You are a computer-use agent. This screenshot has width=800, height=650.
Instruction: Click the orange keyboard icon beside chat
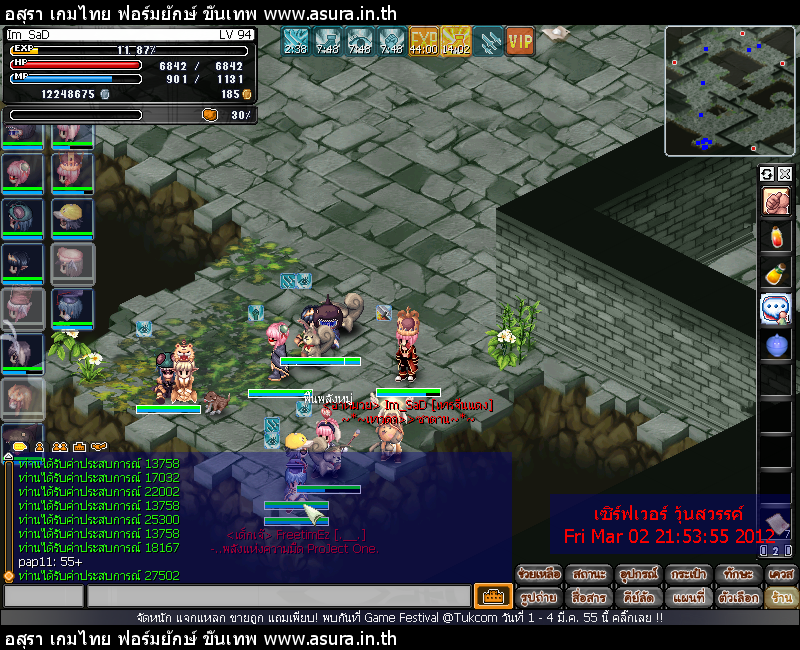(x=492, y=597)
